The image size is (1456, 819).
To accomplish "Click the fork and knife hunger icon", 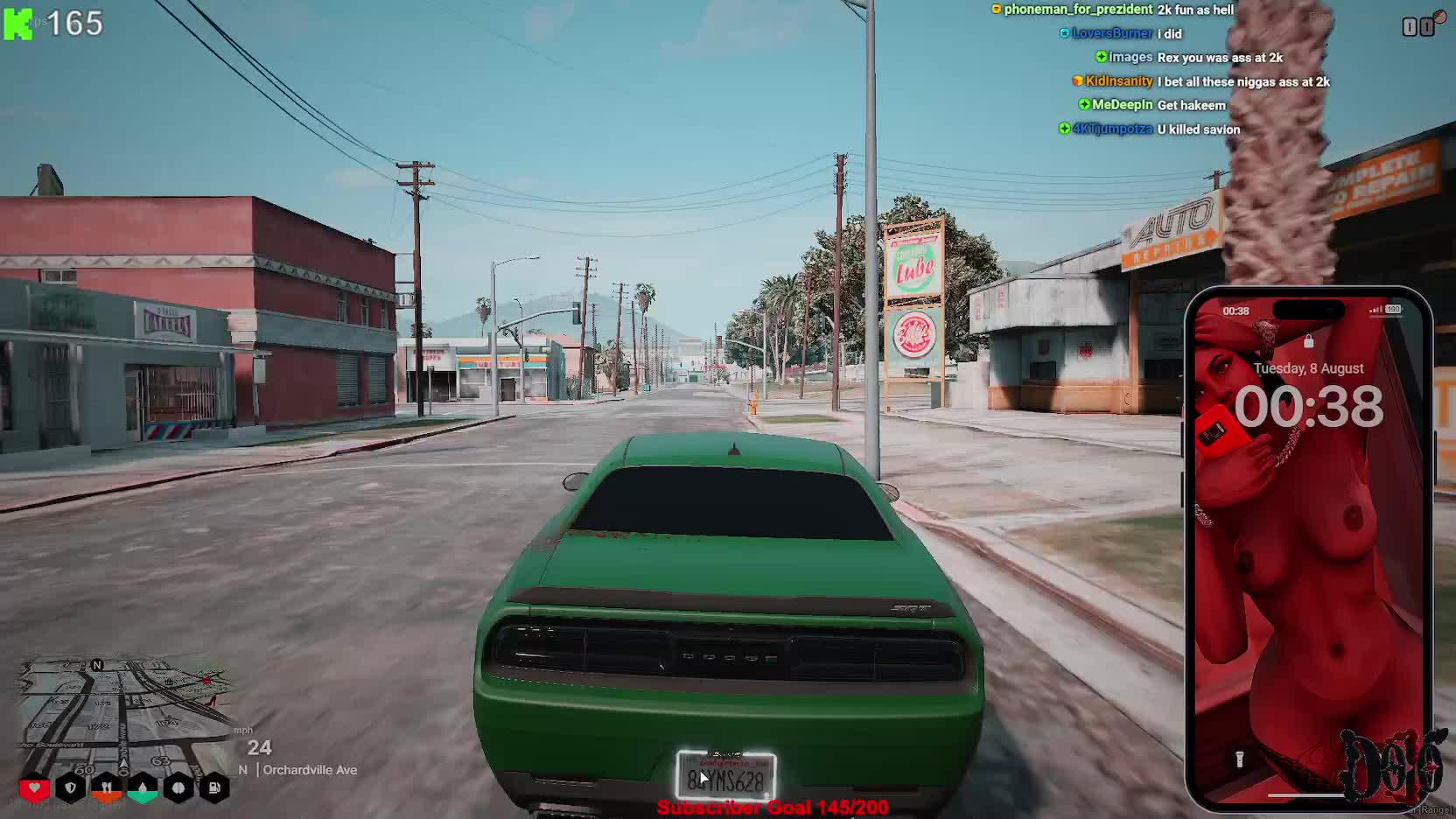I will point(107,788).
